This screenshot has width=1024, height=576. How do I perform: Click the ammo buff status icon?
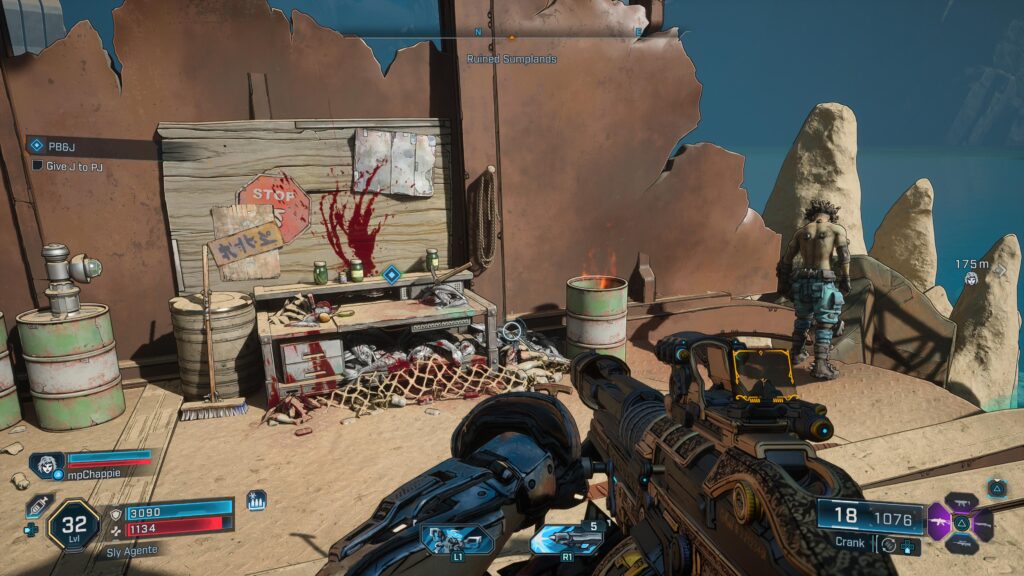[256, 500]
